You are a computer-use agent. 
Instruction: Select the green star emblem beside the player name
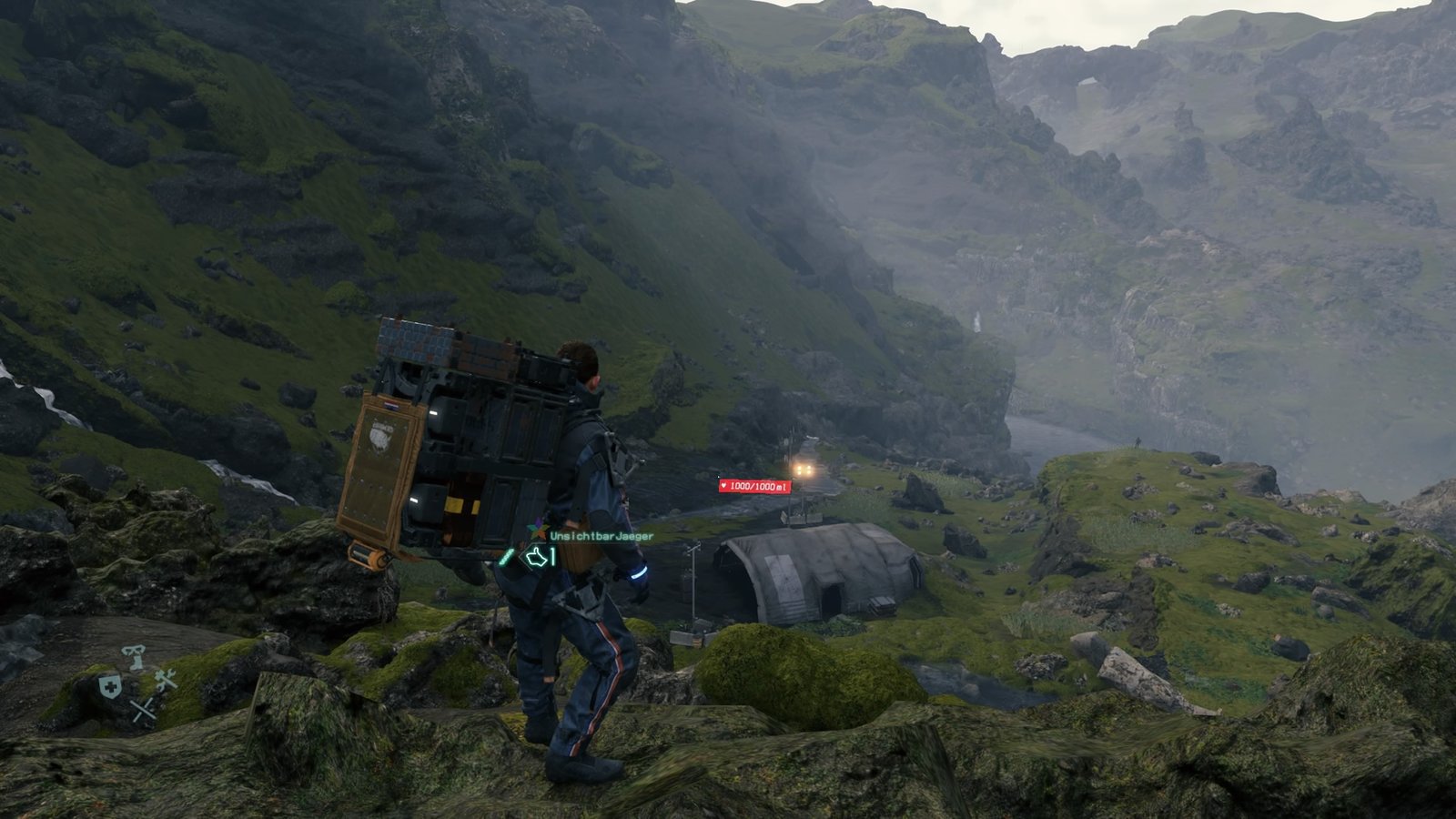click(538, 531)
